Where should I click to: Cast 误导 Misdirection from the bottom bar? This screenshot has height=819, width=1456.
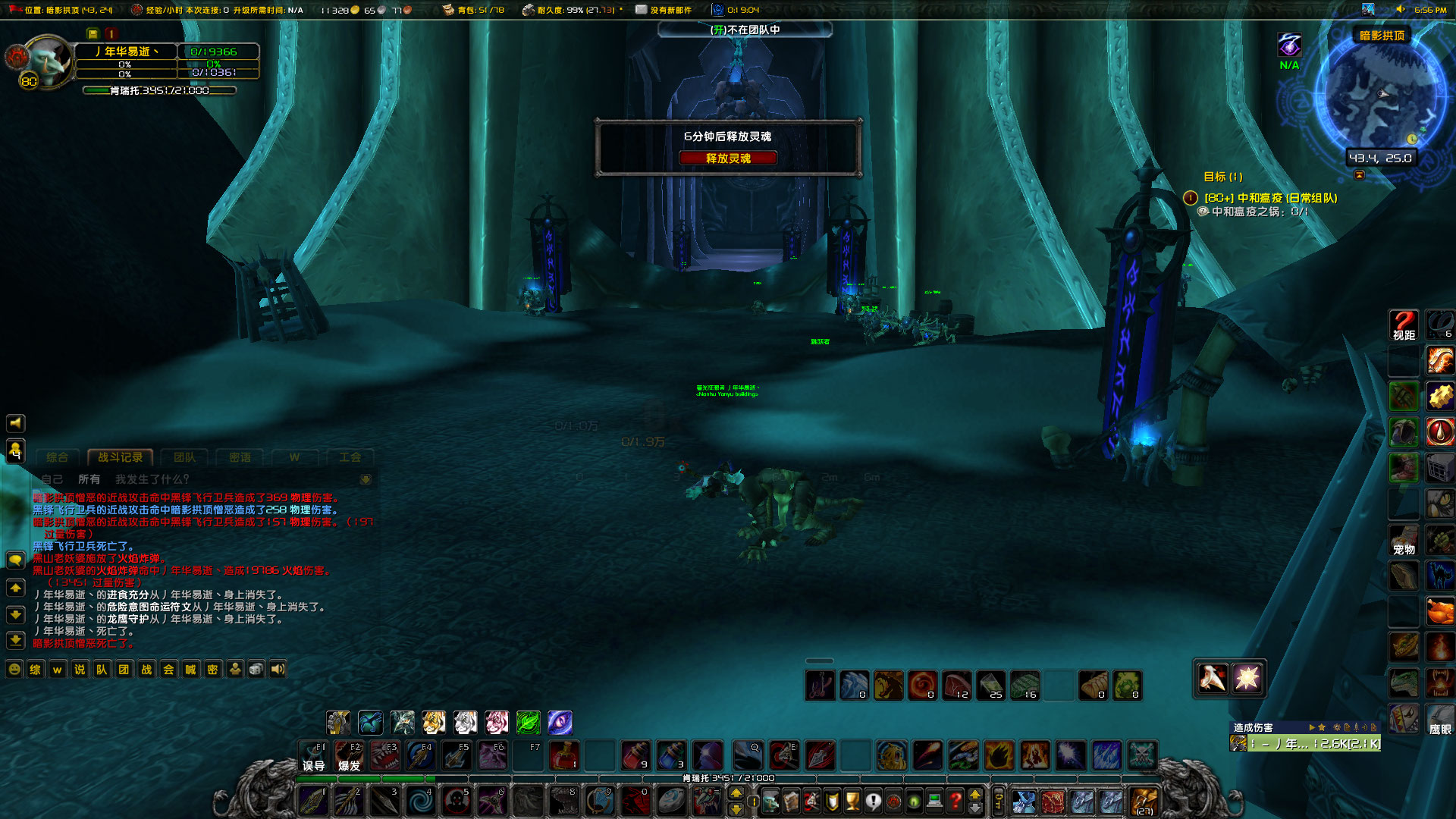[313, 755]
